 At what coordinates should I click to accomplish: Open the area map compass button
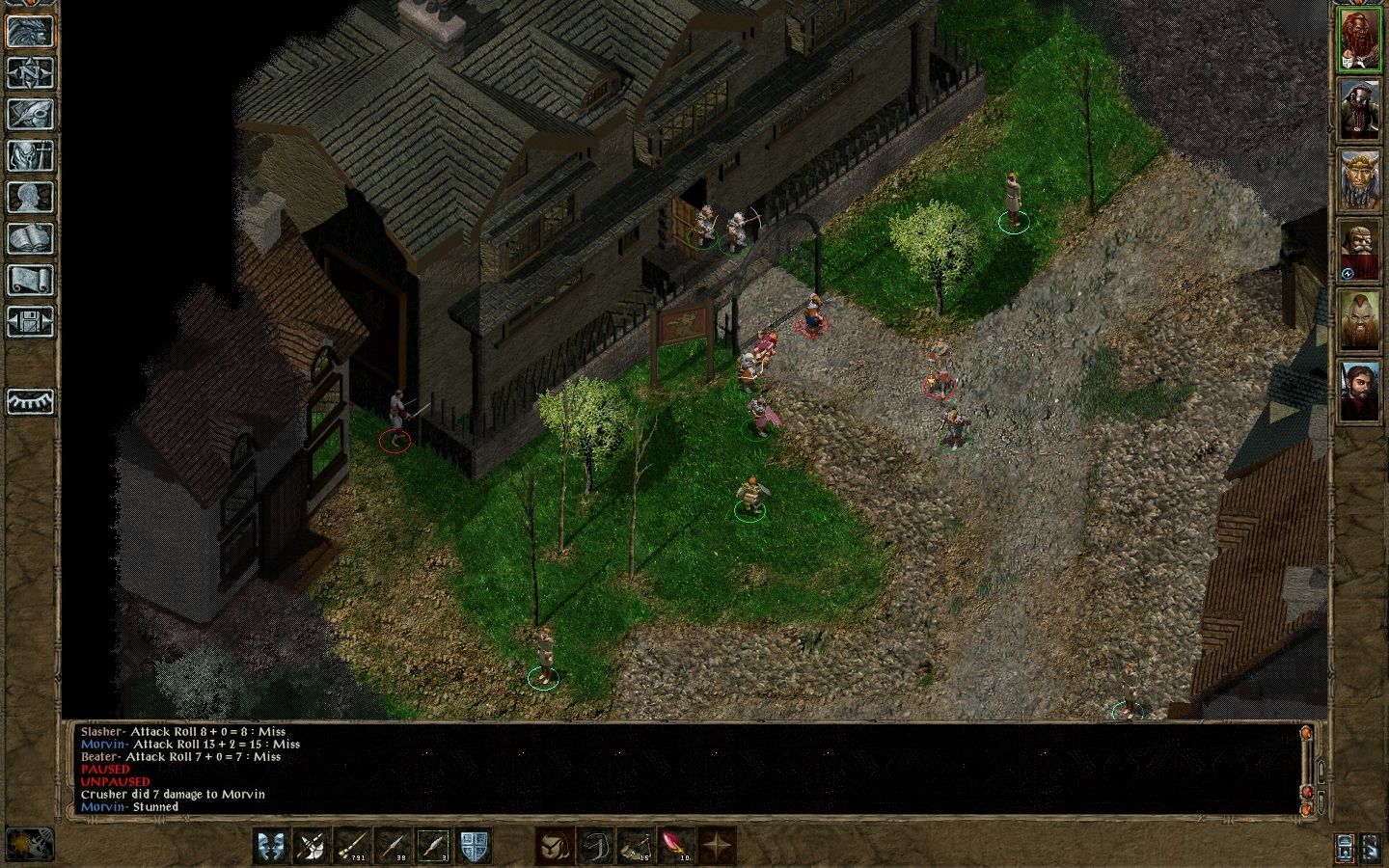click(x=30, y=72)
